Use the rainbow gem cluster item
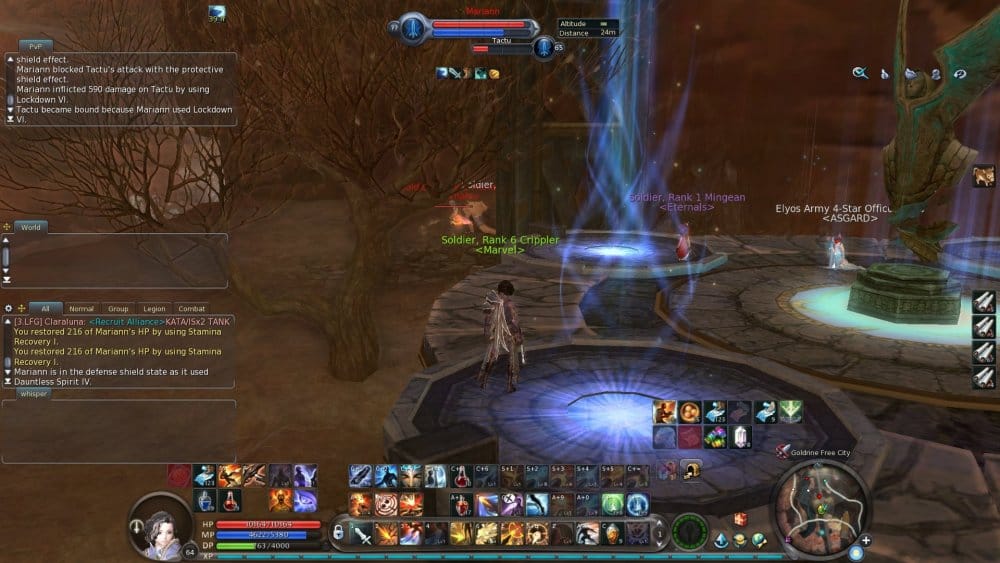The height and width of the screenshot is (563, 1000). [x=715, y=437]
